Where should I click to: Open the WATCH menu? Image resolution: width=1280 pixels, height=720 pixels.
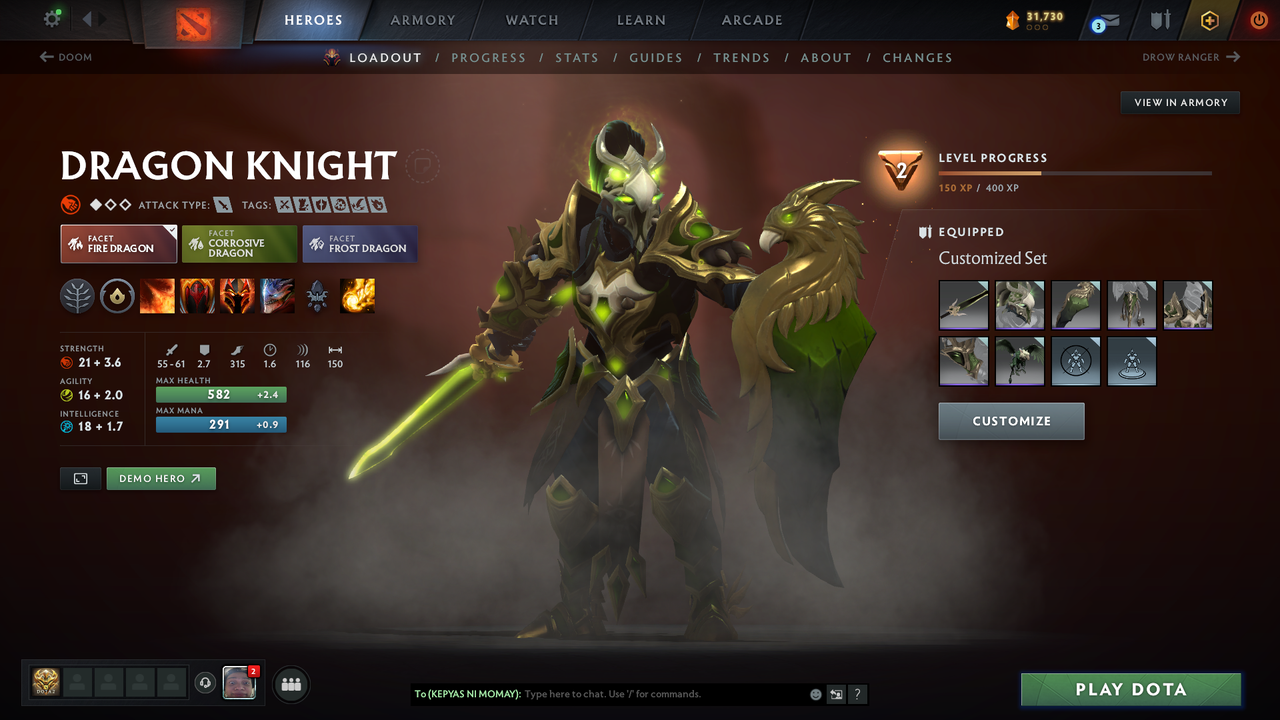531,20
